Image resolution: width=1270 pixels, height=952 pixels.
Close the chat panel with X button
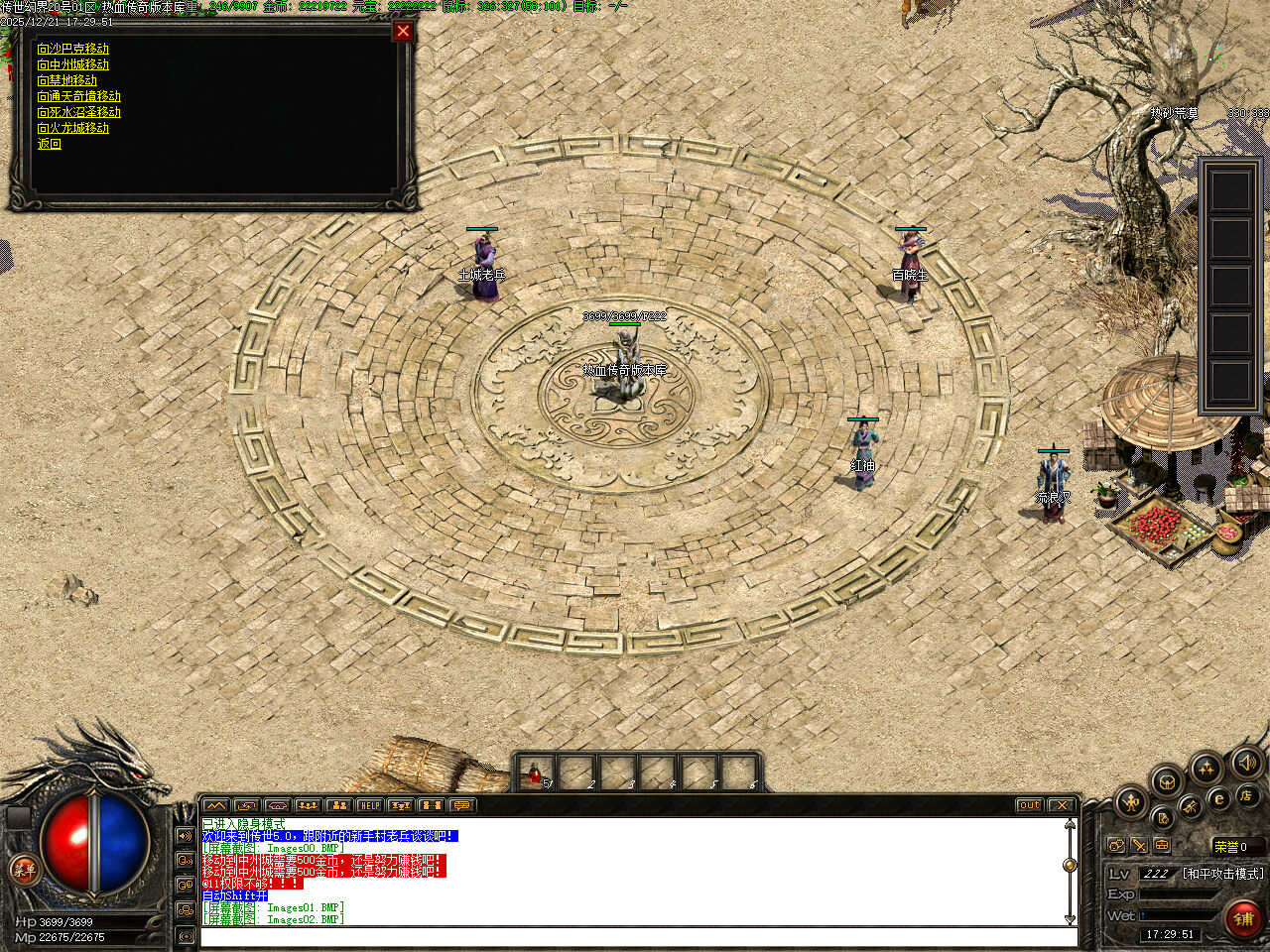click(1062, 805)
